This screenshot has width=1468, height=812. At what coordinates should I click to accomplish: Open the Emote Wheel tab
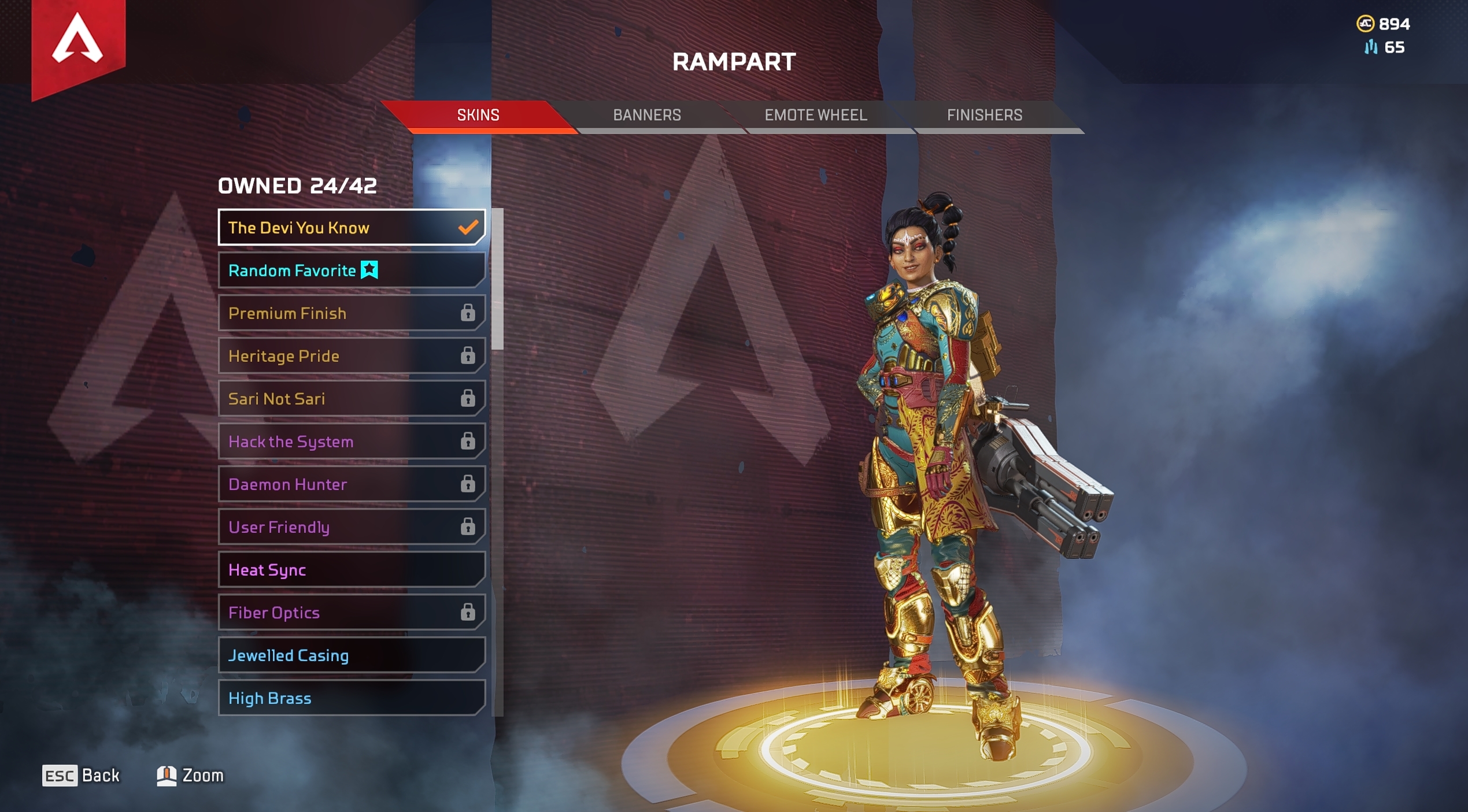(x=815, y=115)
